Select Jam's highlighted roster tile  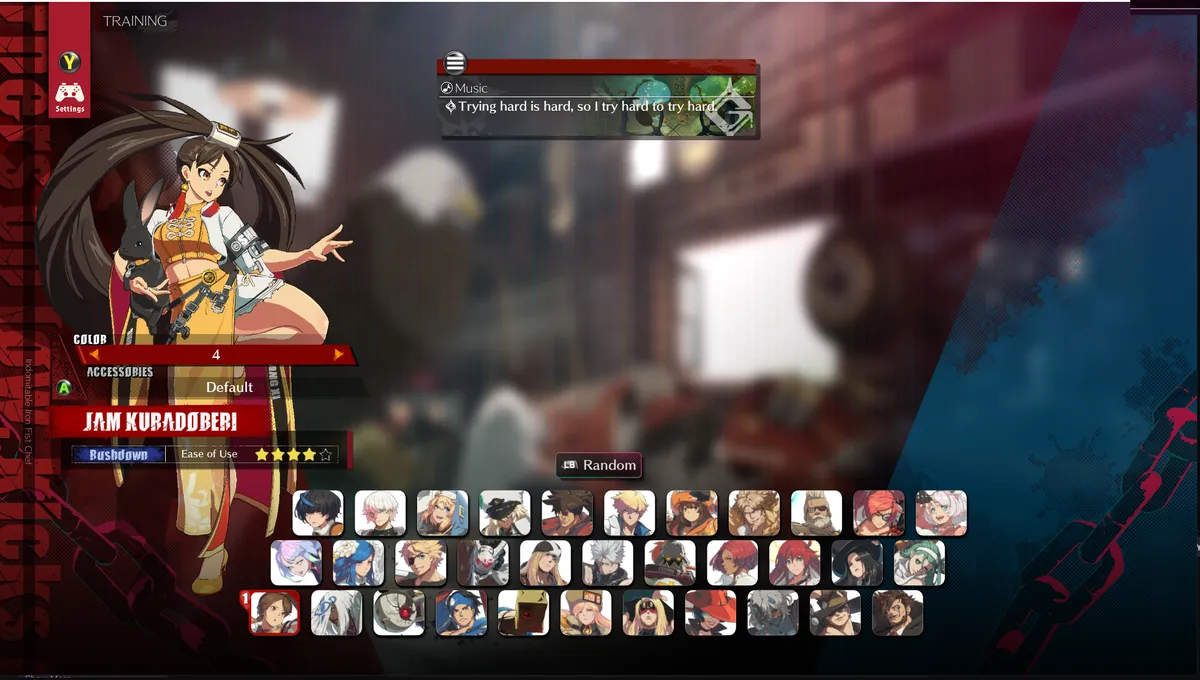coord(275,613)
